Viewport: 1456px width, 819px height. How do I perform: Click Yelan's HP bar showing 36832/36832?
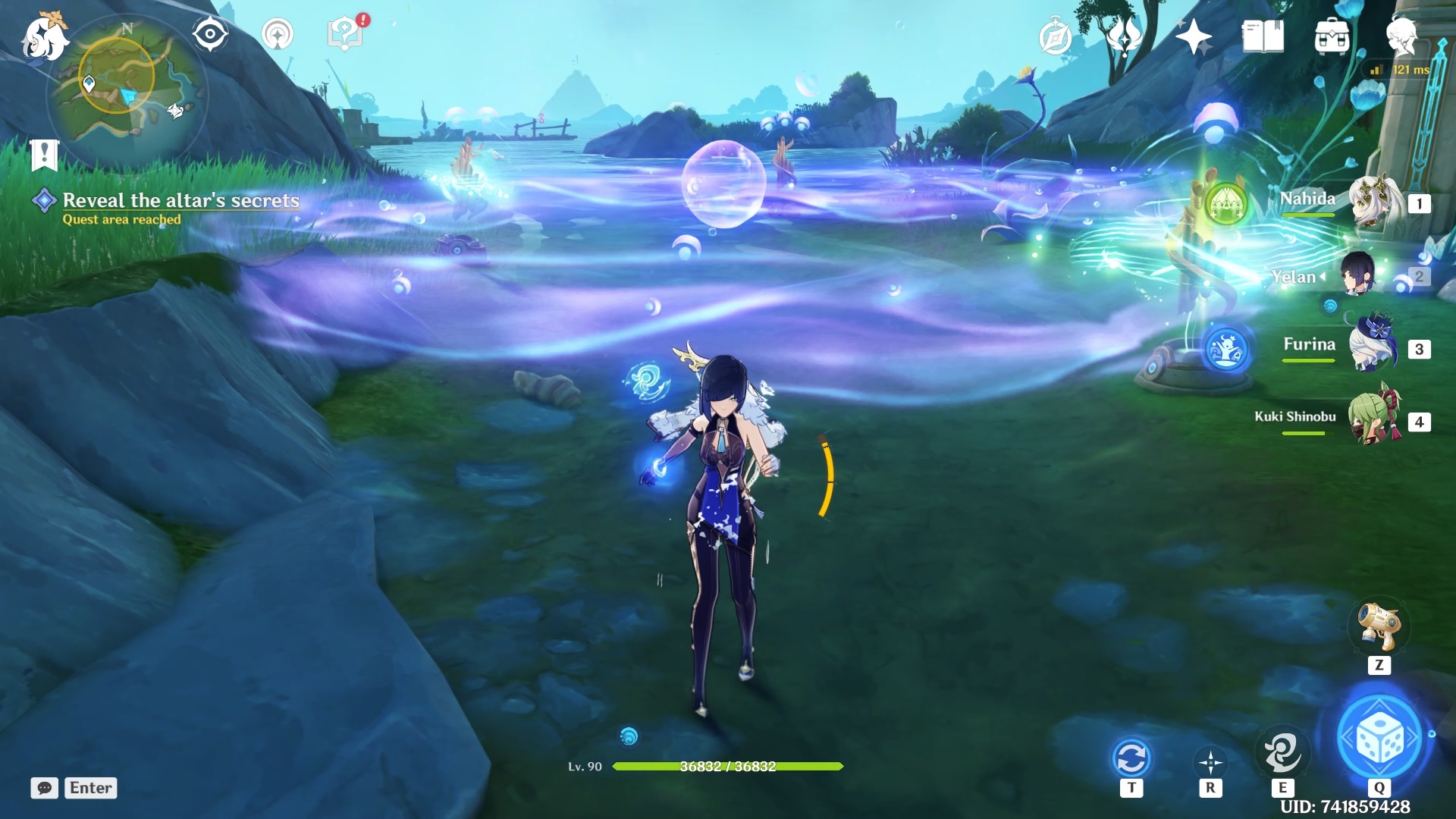click(728, 767)
